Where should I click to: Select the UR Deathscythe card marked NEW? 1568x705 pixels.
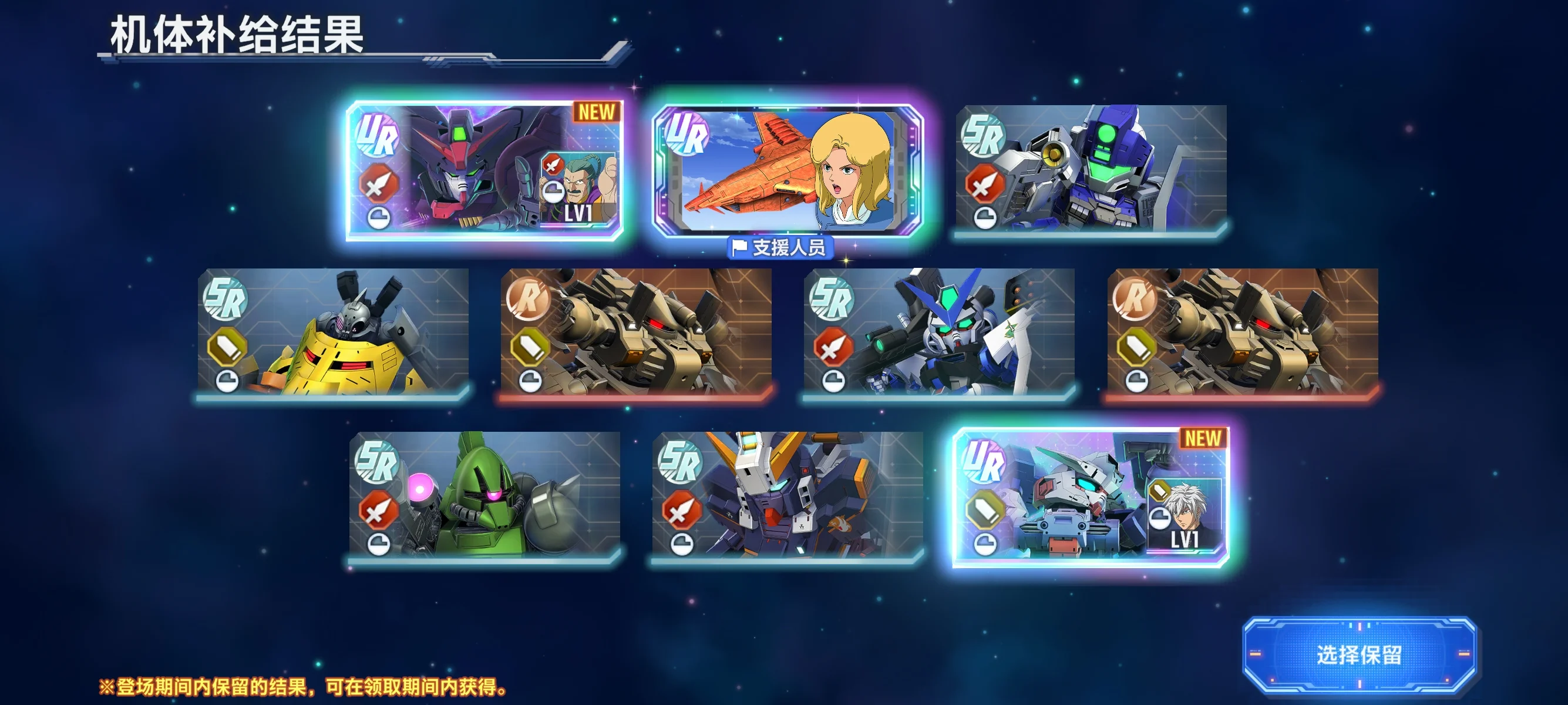pyautogui.click(x=484, y=170)
